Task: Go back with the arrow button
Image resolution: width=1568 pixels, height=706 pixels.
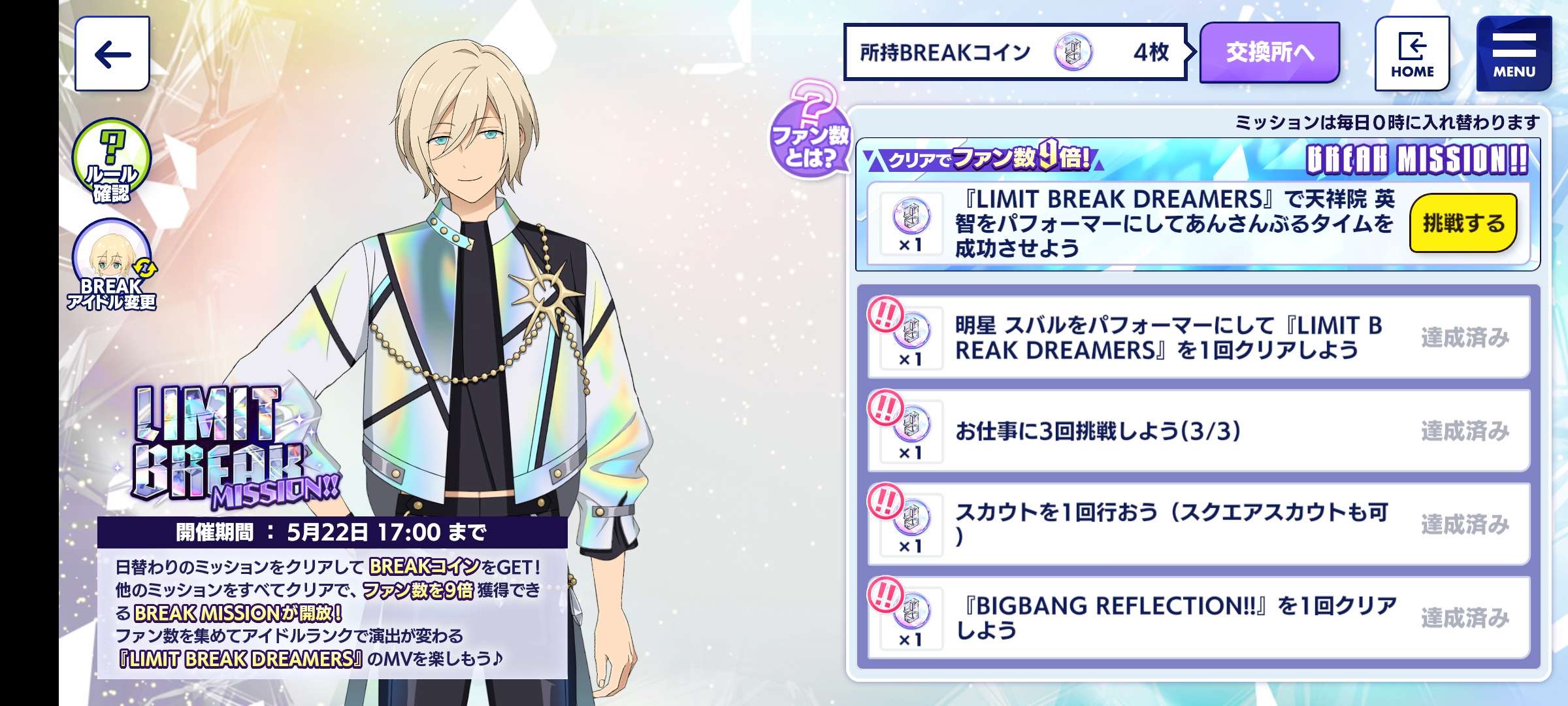Action: (x=112, y=54)
